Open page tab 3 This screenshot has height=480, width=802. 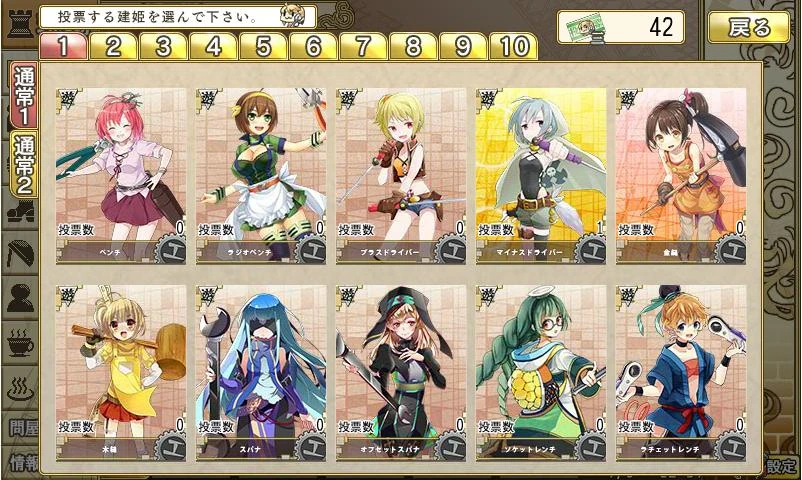coord(163,47)
